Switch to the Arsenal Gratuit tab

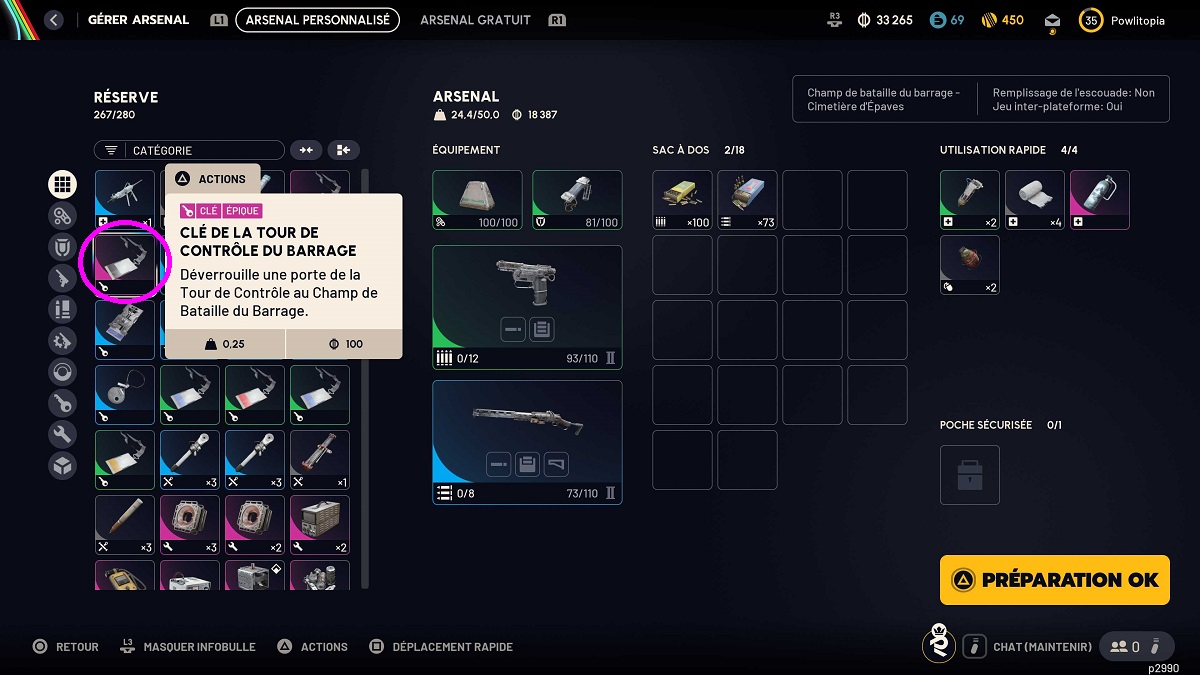click(x=475, y=20)
